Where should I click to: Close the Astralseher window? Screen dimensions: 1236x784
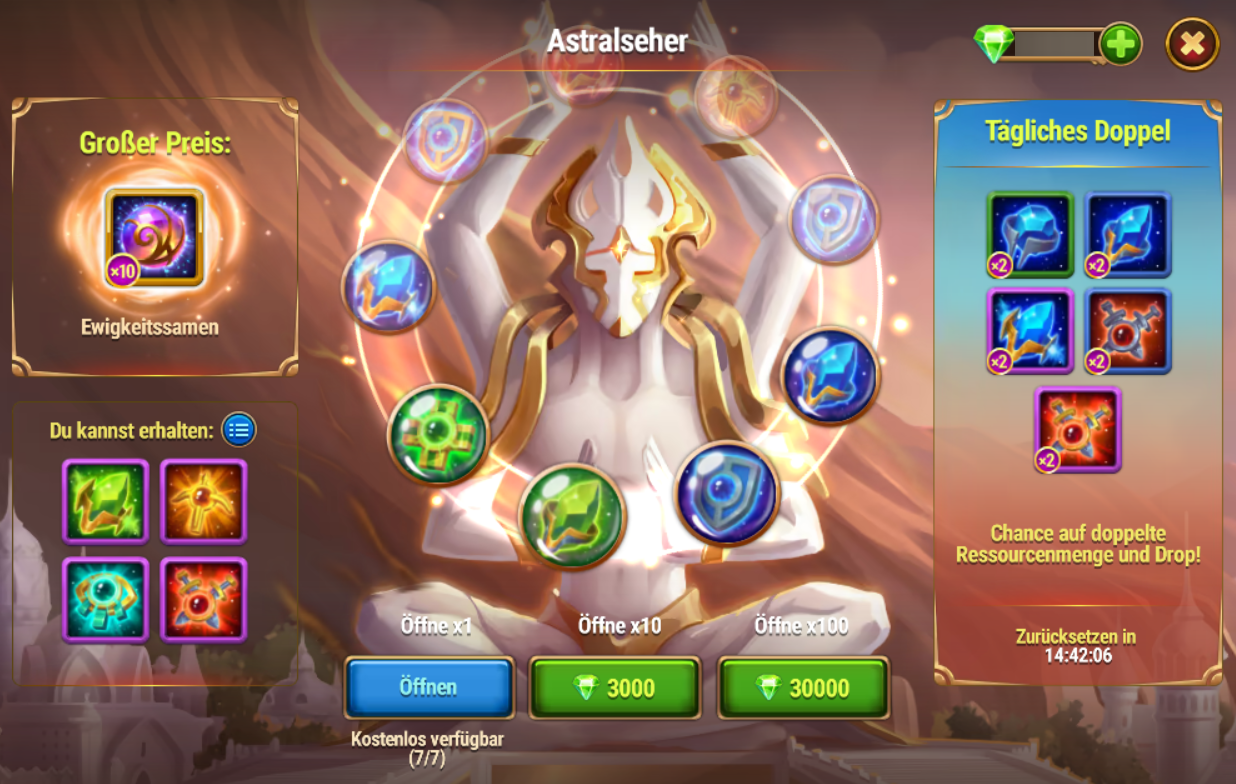(1191, 44)
